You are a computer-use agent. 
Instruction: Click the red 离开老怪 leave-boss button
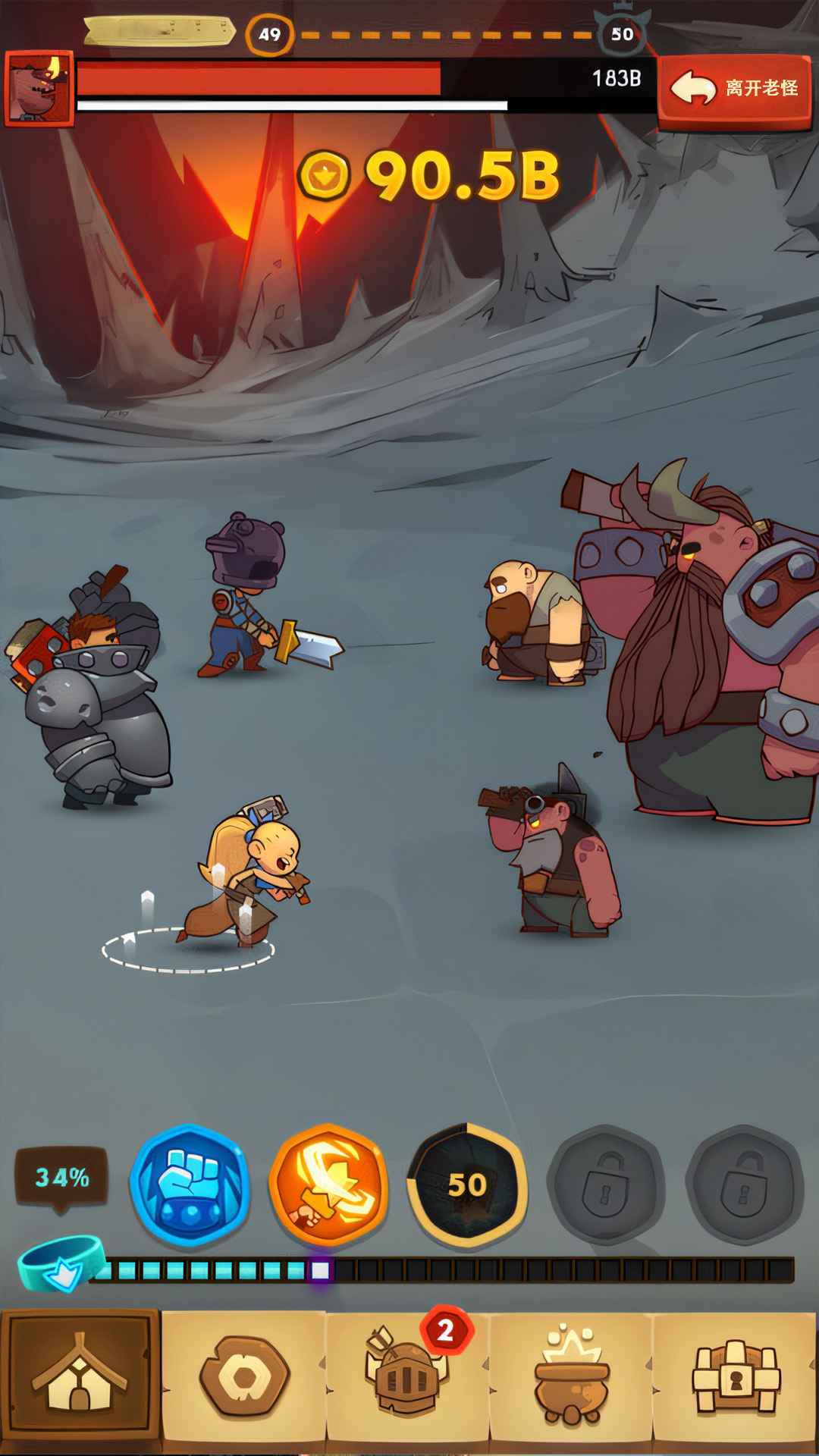(x=734, y=89)
